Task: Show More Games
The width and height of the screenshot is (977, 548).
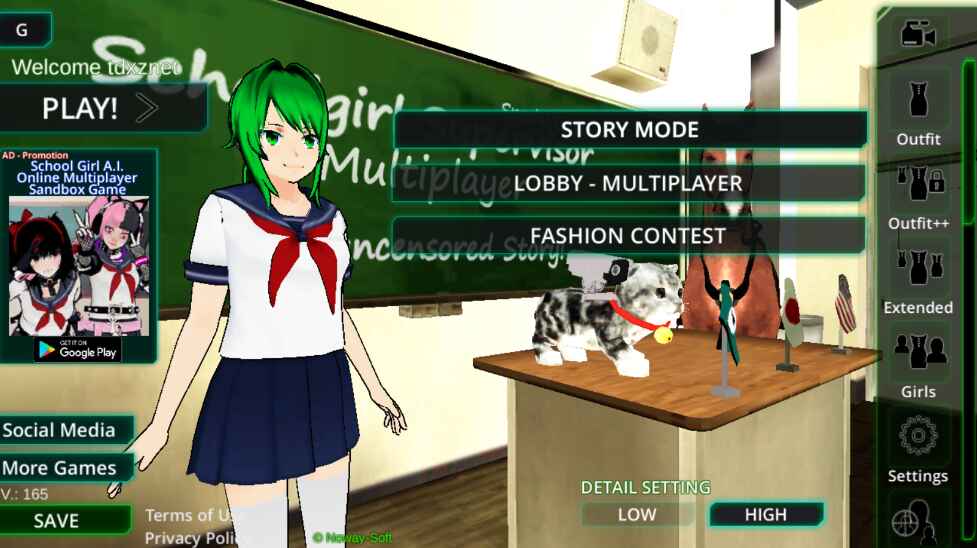Action: [60, 468]
